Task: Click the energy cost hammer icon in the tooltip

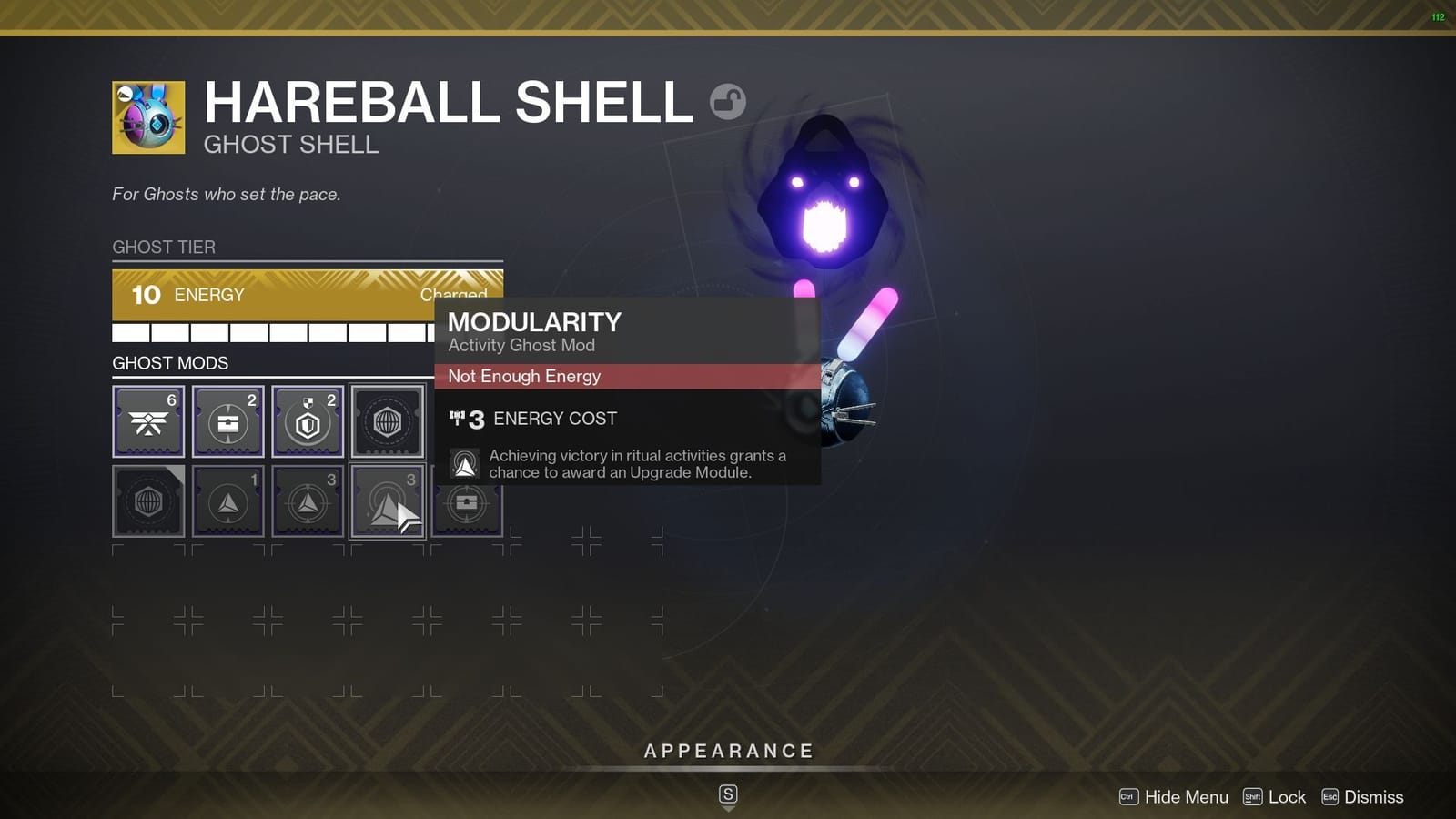Action: pos(466,419)
